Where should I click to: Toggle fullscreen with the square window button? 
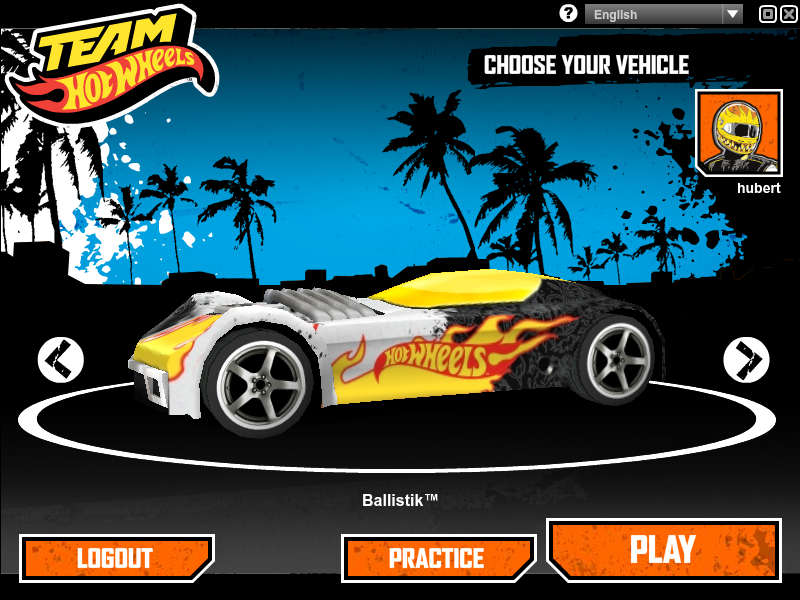tap(768, 14)
